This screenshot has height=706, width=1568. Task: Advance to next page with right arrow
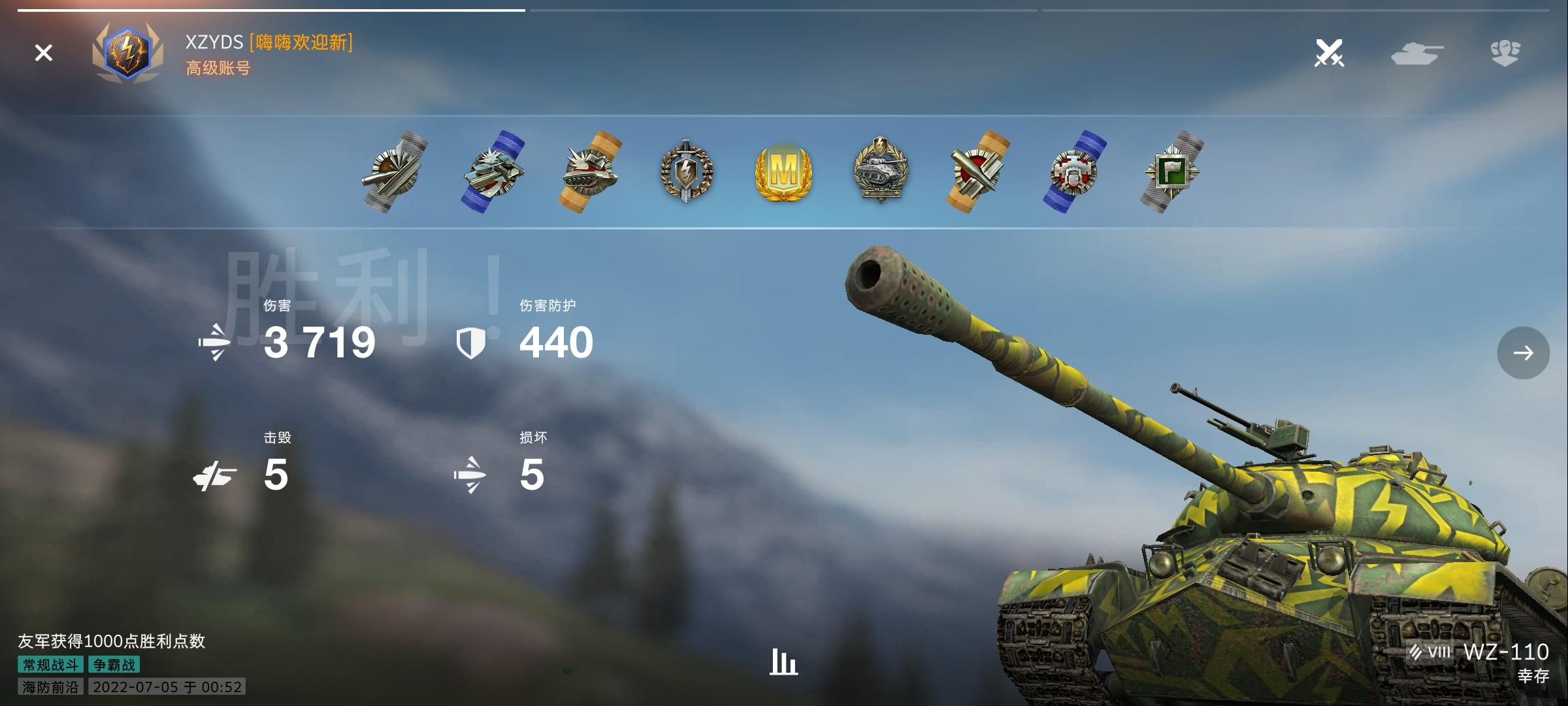point(1524,353)
